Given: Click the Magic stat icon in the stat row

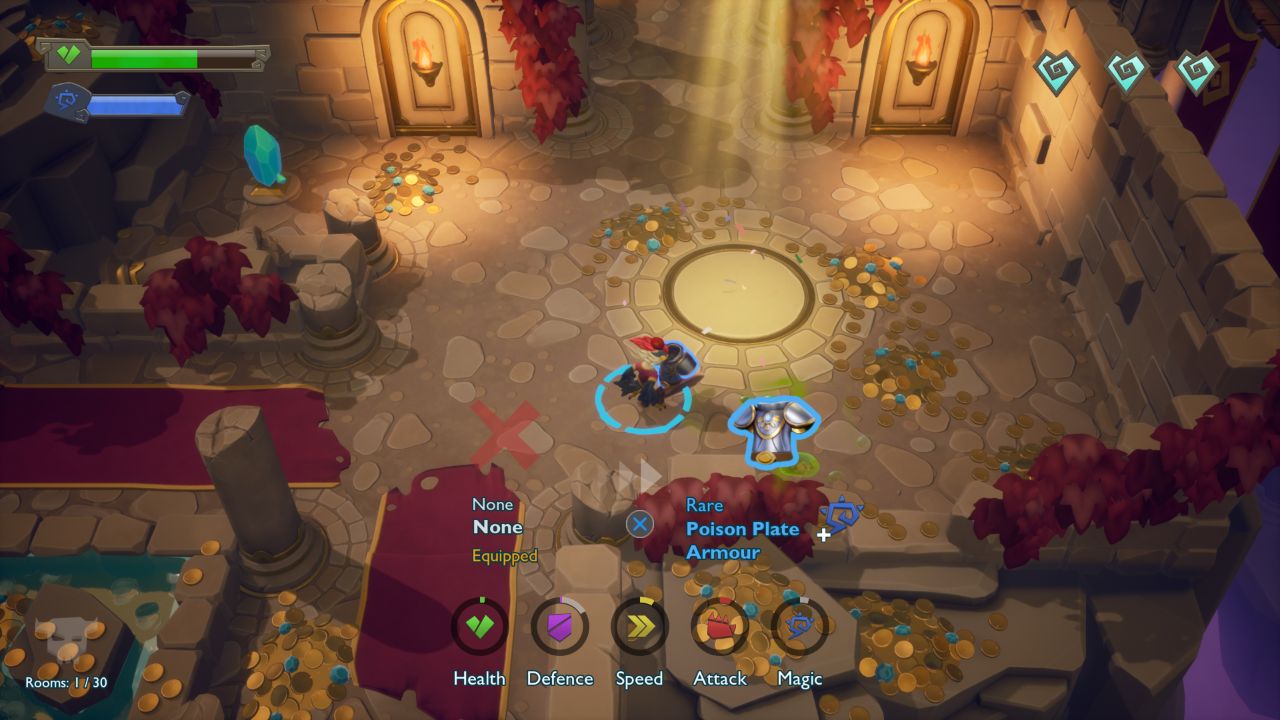Looking at the screenshot, I should coord(800,627).
